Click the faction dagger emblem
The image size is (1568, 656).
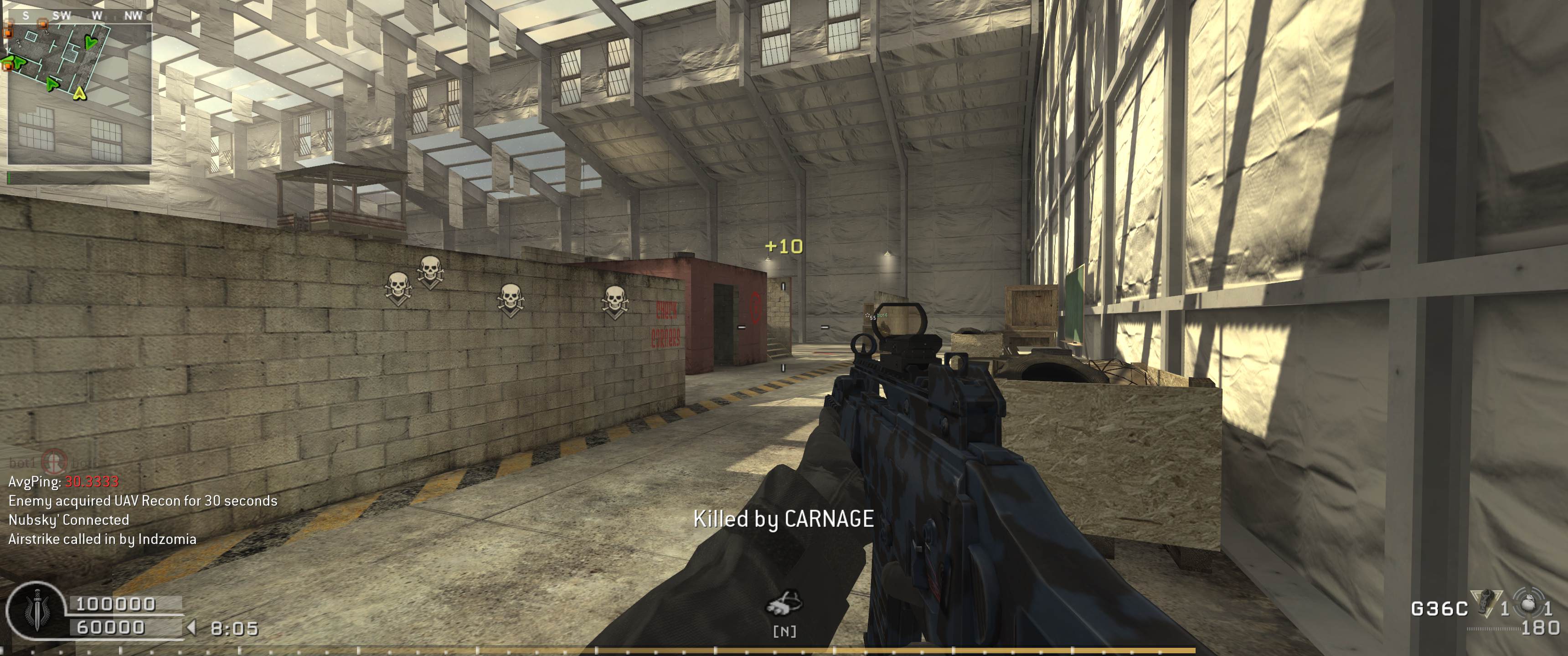(36, 611)
